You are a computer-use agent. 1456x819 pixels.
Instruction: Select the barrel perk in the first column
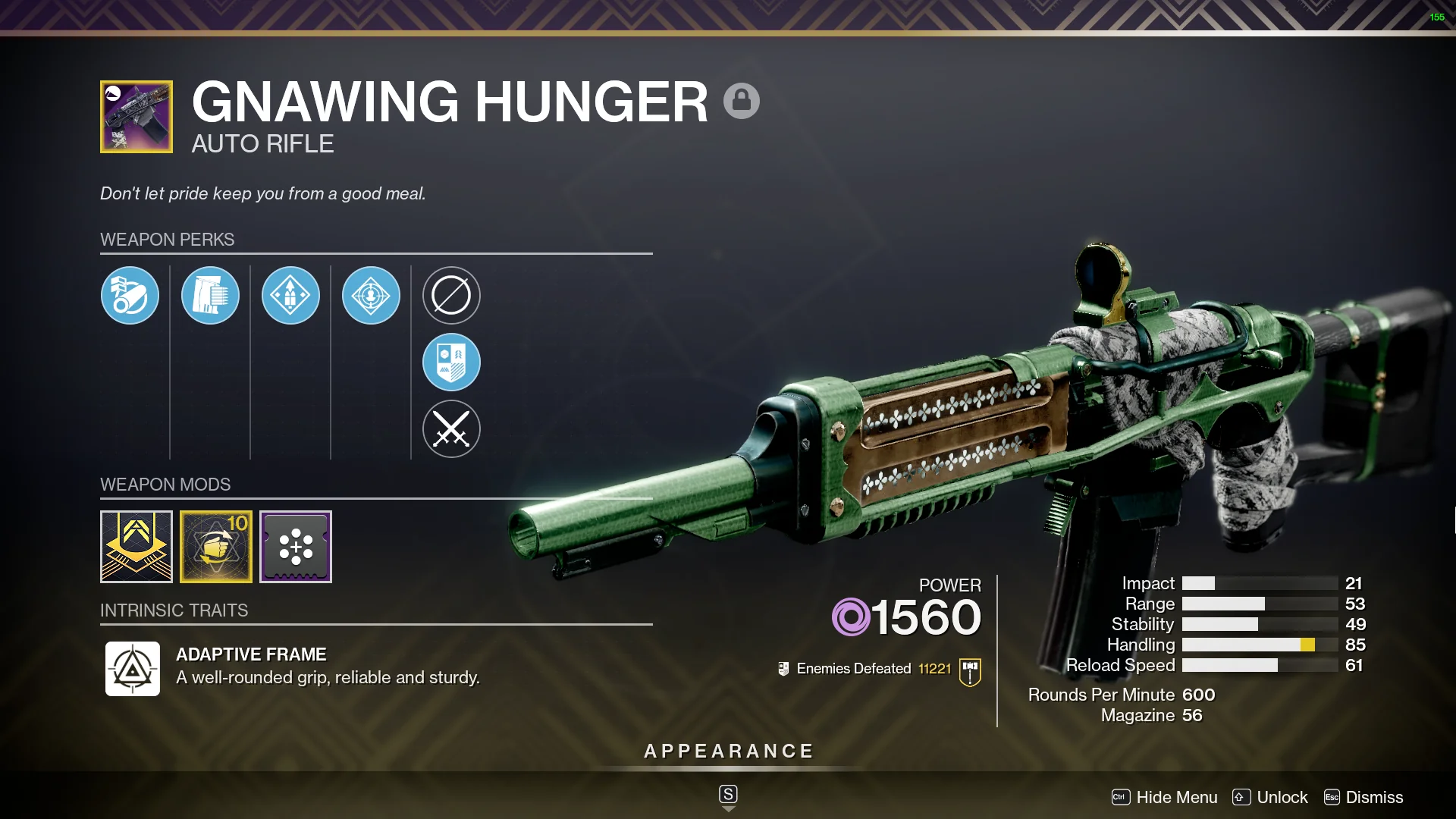click(130, 295)
